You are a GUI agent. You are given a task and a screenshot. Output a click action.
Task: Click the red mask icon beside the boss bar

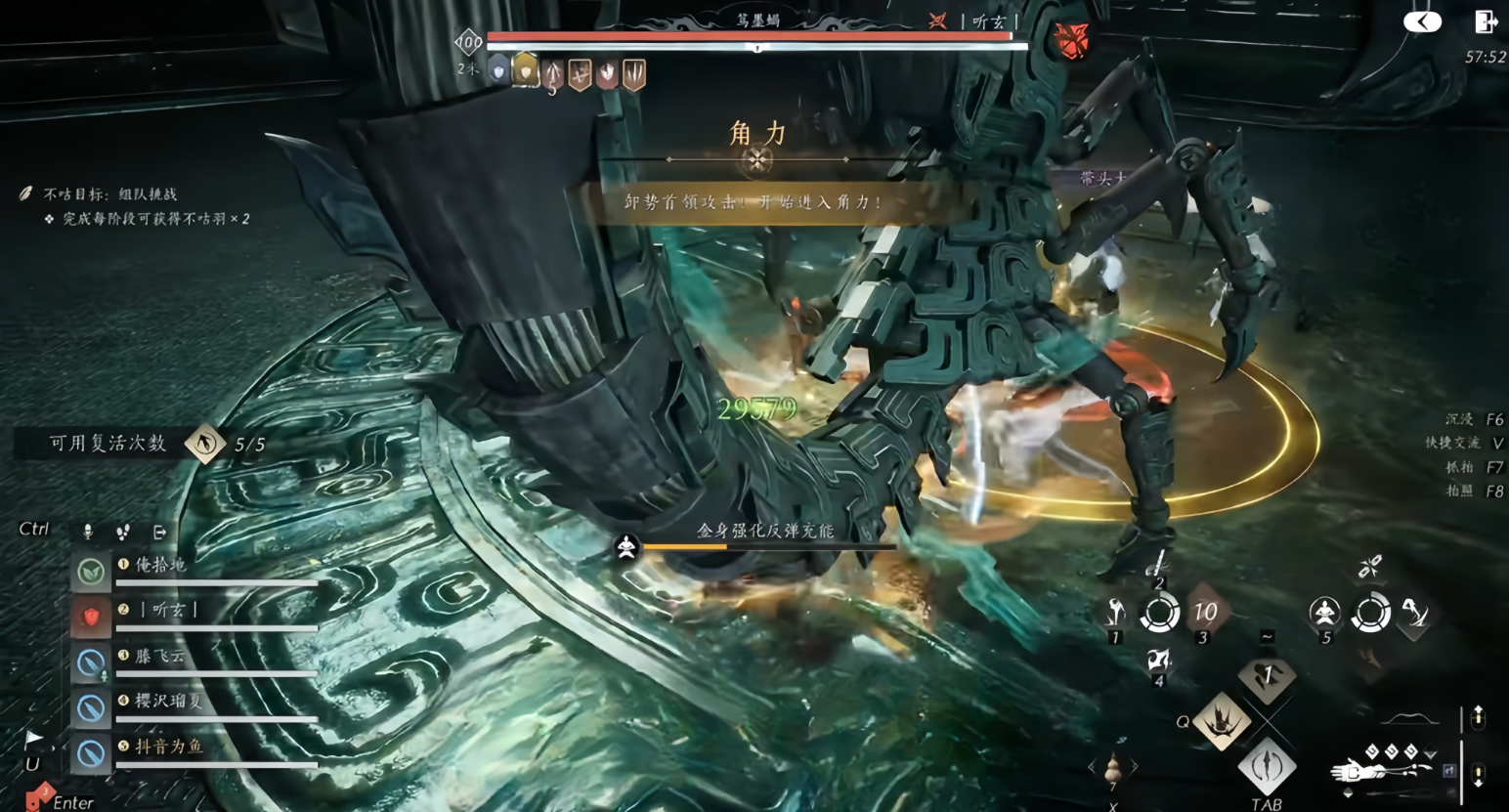1071,41
